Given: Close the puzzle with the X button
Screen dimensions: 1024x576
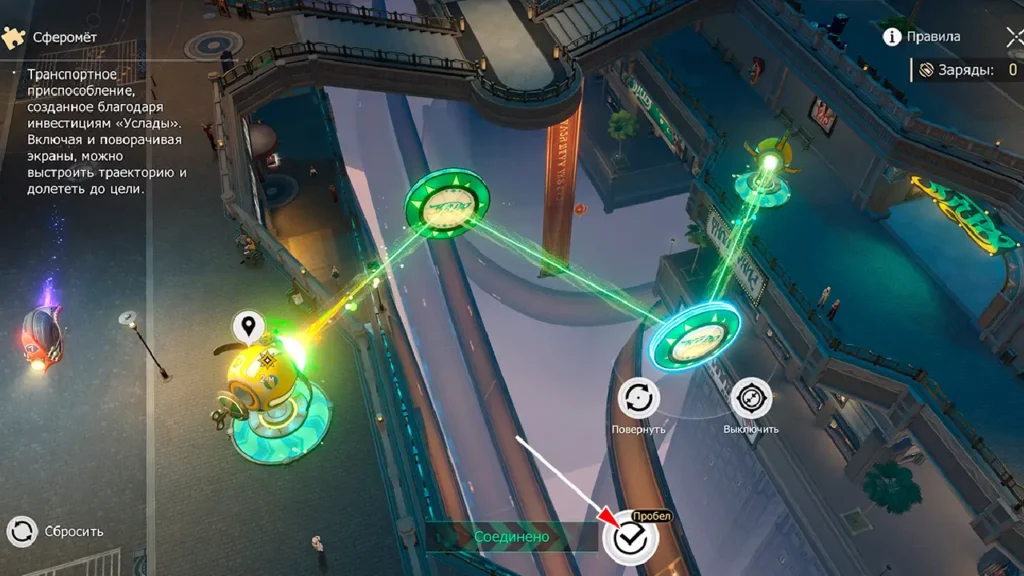Looking at the screenshot, I should coord(1014,38).
